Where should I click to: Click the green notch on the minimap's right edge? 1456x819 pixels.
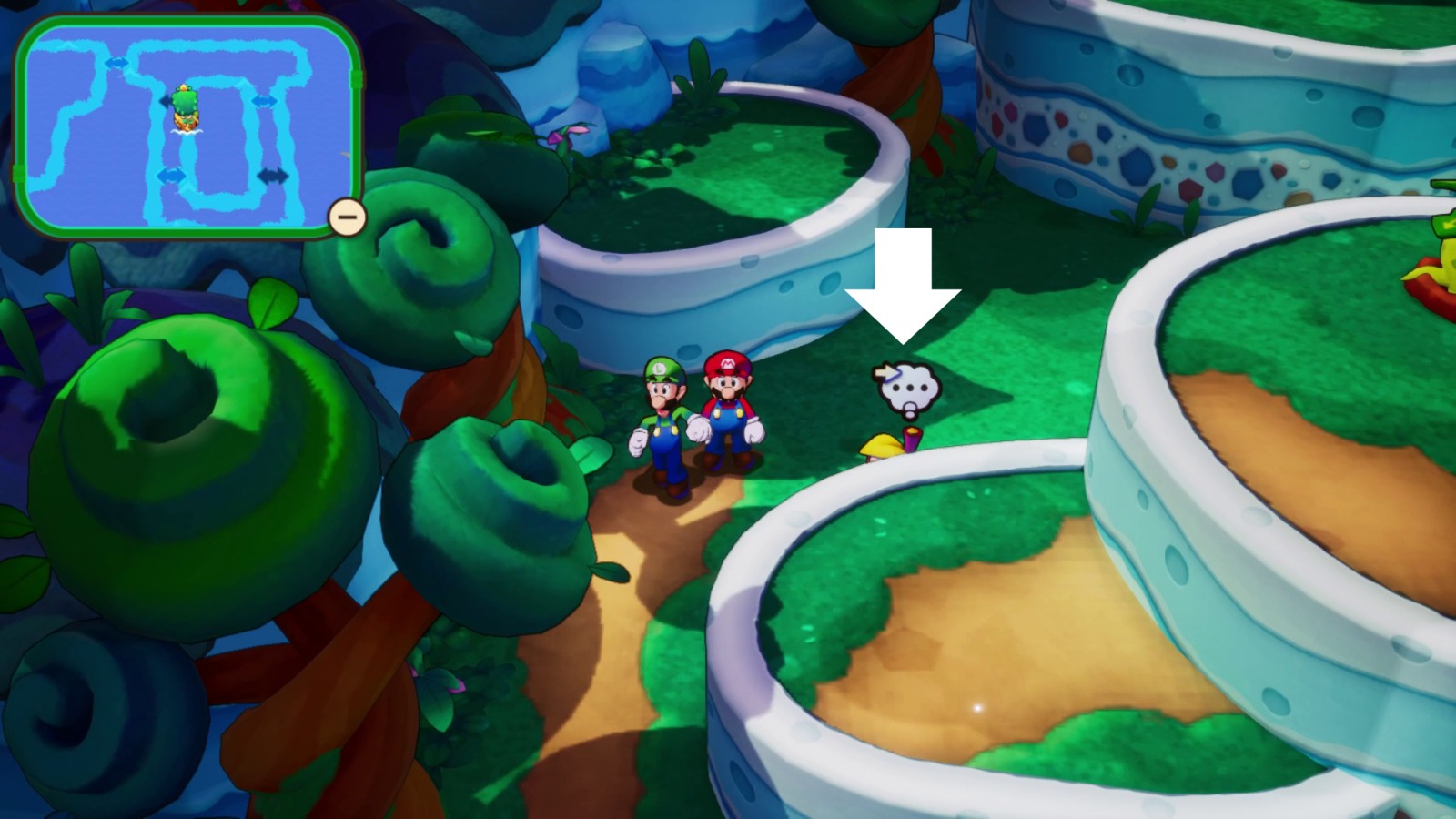tap(358, 79)
